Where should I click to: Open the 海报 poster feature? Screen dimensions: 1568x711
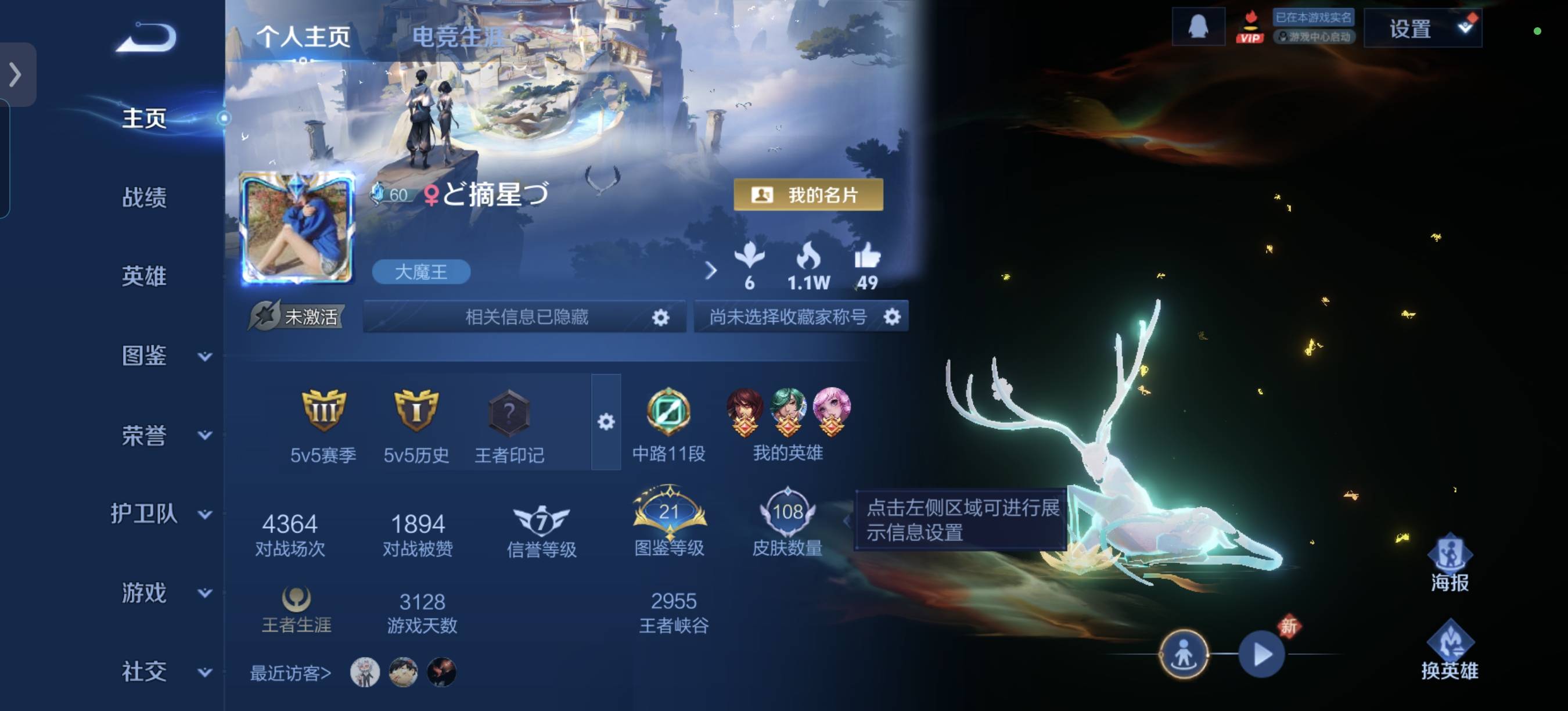coord(1450,563)
